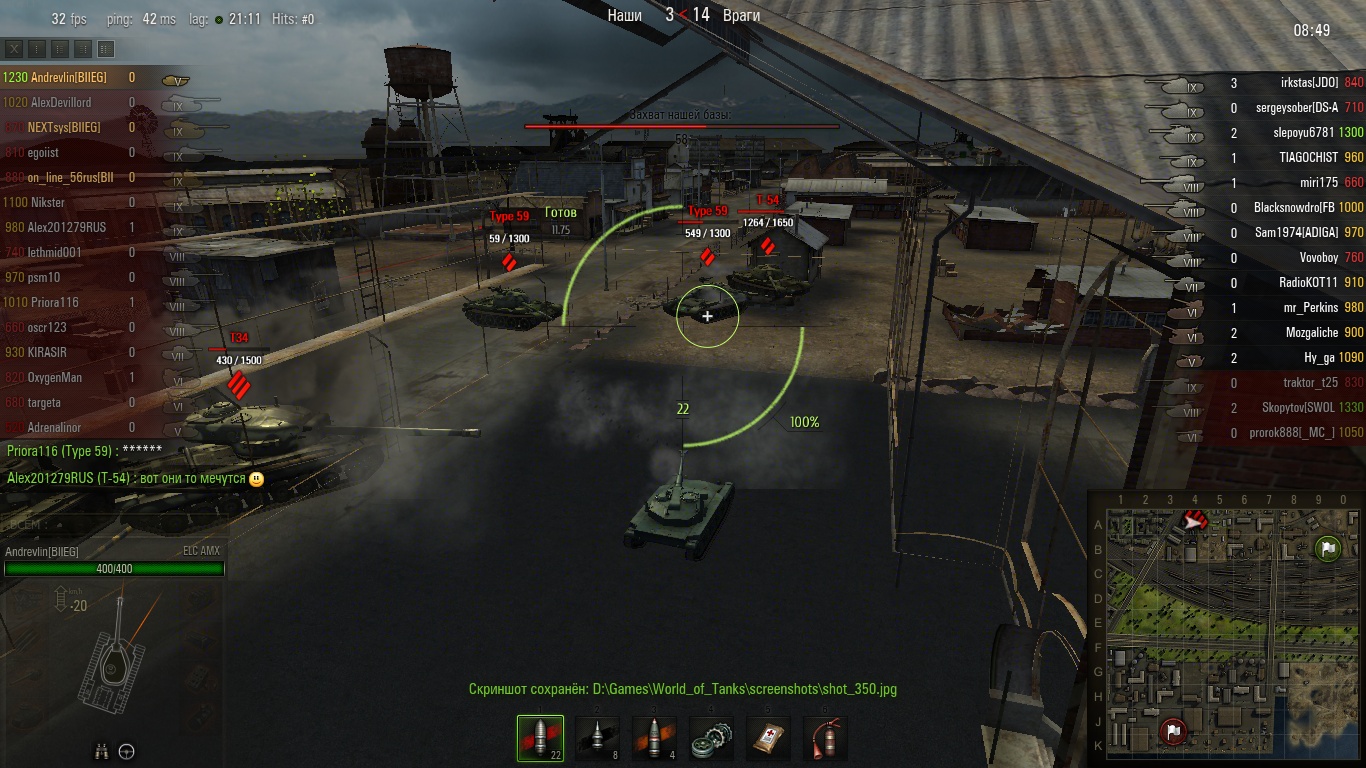Viewport: 1366px width, 768px height.
Task: Select the narrowest player list mode with dots only
Action: [x=37, y=49]
